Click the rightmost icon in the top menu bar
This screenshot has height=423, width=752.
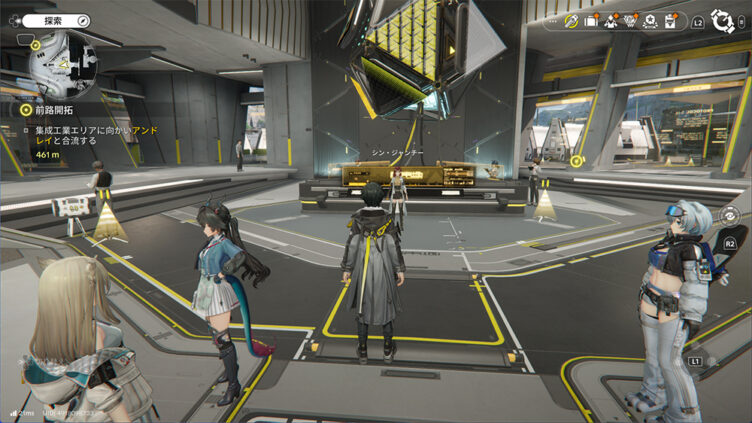pyautogui.click(x=672, y=20)
